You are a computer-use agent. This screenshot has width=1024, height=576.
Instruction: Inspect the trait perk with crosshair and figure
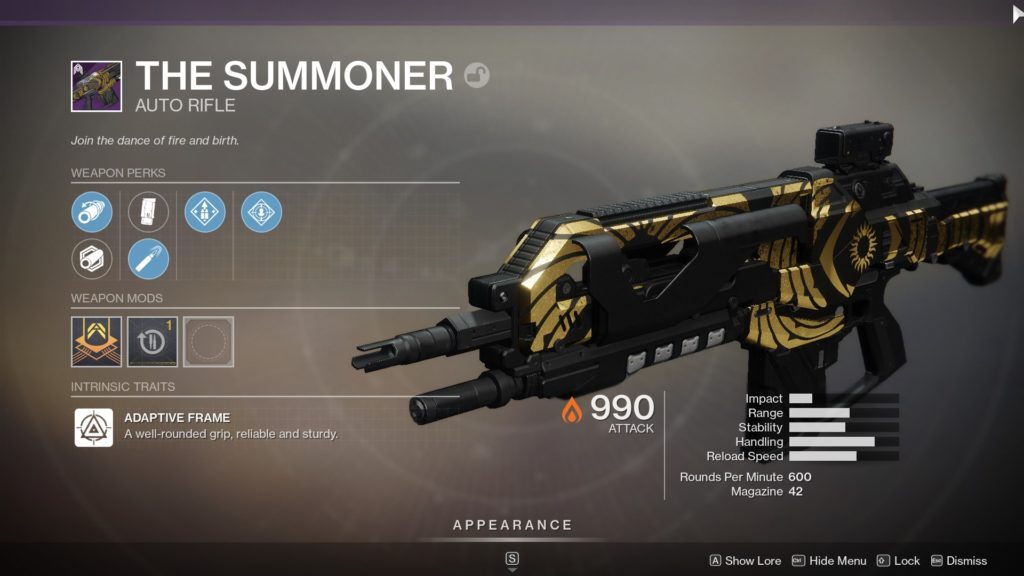point(261,212)
